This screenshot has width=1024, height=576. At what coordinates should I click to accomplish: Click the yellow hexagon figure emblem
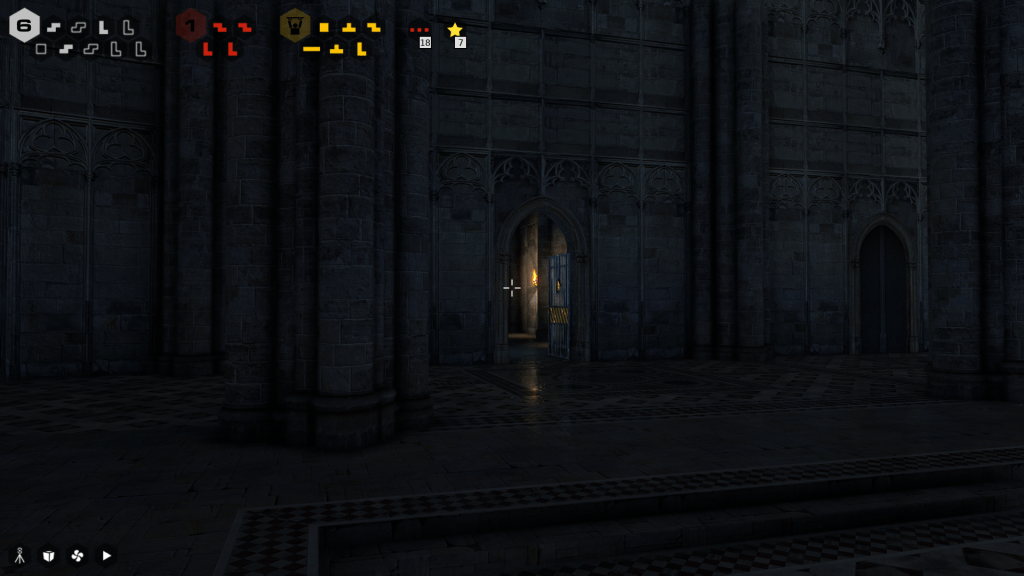(295, 25)
